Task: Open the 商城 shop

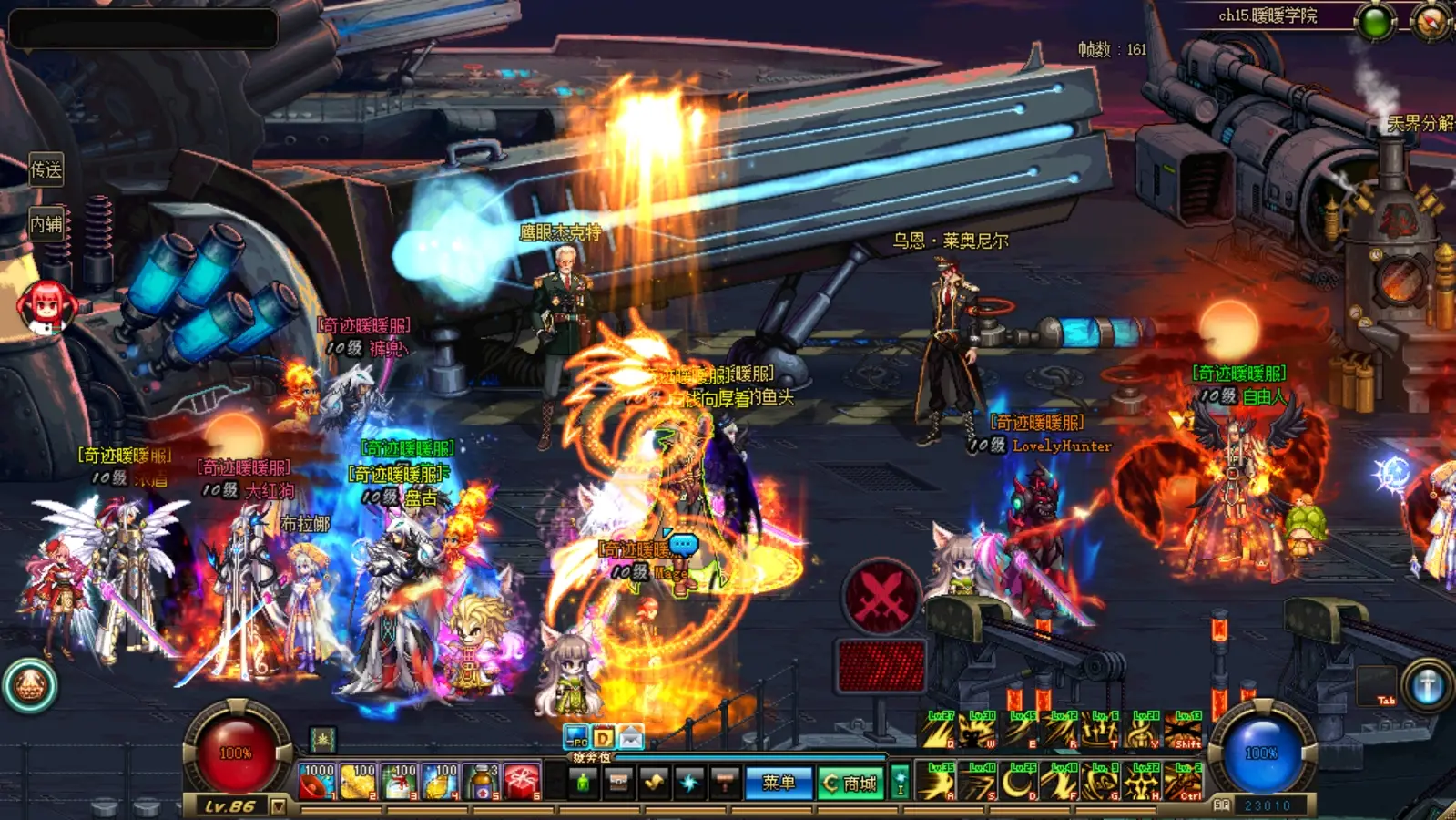Action: pos(850,783)
